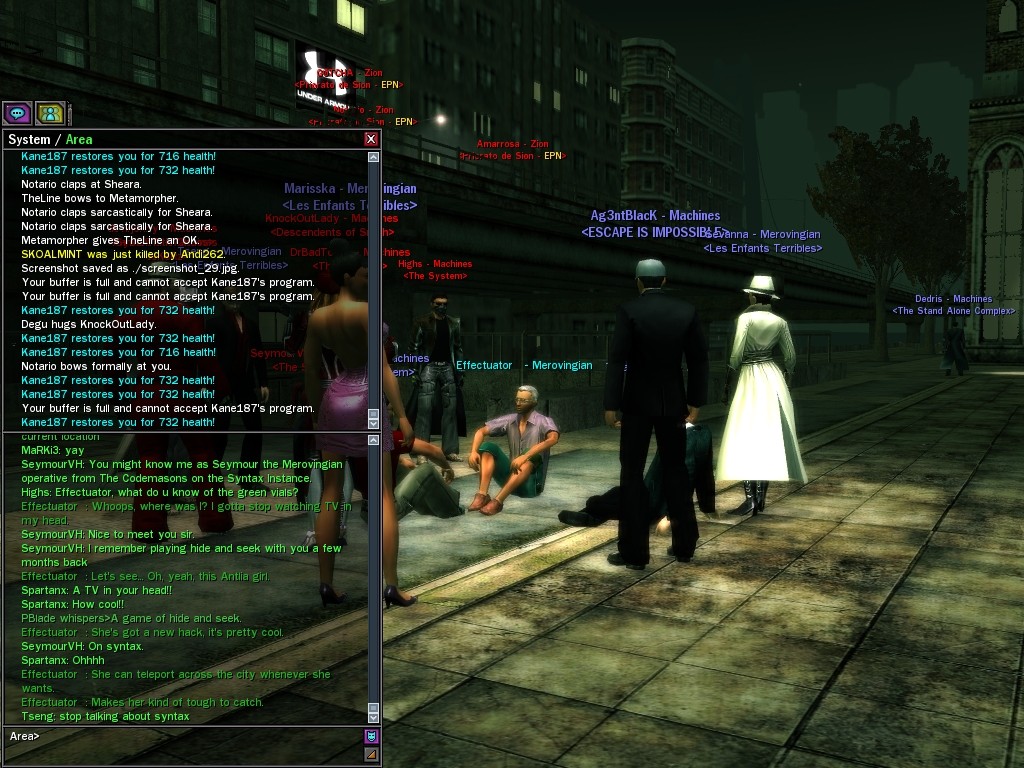Click the system log scroll-down arrow
Viewport: 1024px width, 768px height.
(374, 423)
